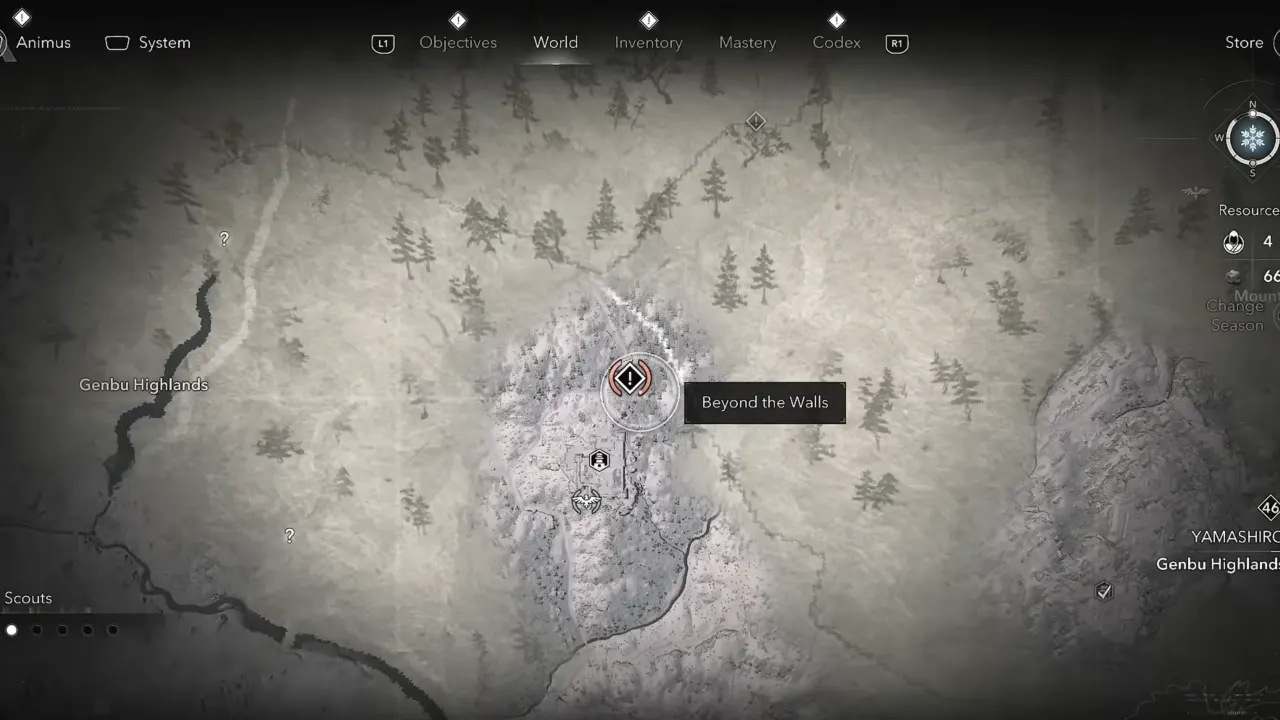Viewport: 1280px width, 720px height.
Task: Click the western unexplored question mark marker
Action: pyautogui.click(x=223, y=239)
